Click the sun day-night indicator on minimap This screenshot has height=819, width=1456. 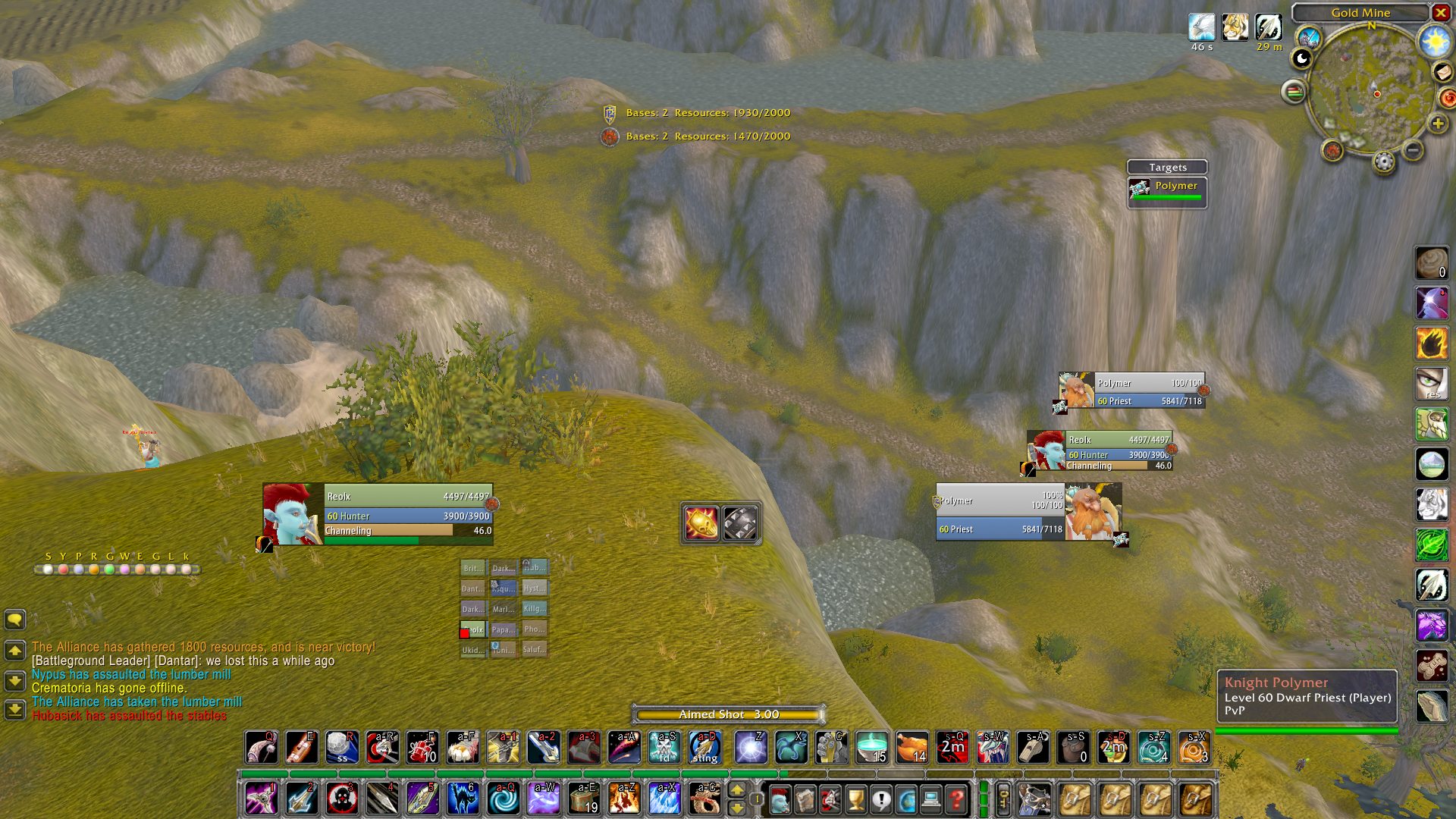(x=1435, y=41)
